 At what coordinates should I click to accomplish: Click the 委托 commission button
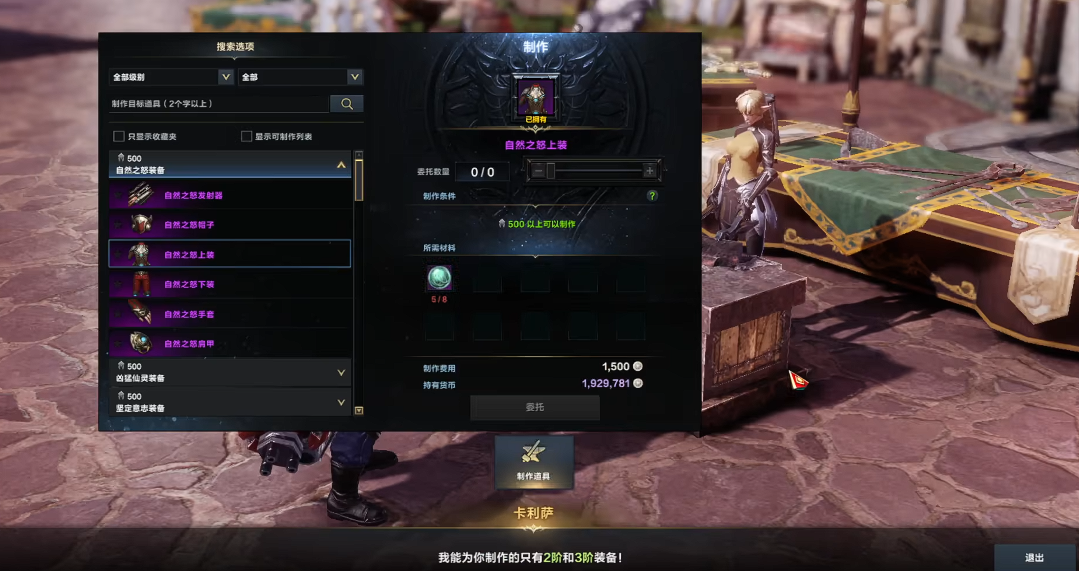[535, 407]
